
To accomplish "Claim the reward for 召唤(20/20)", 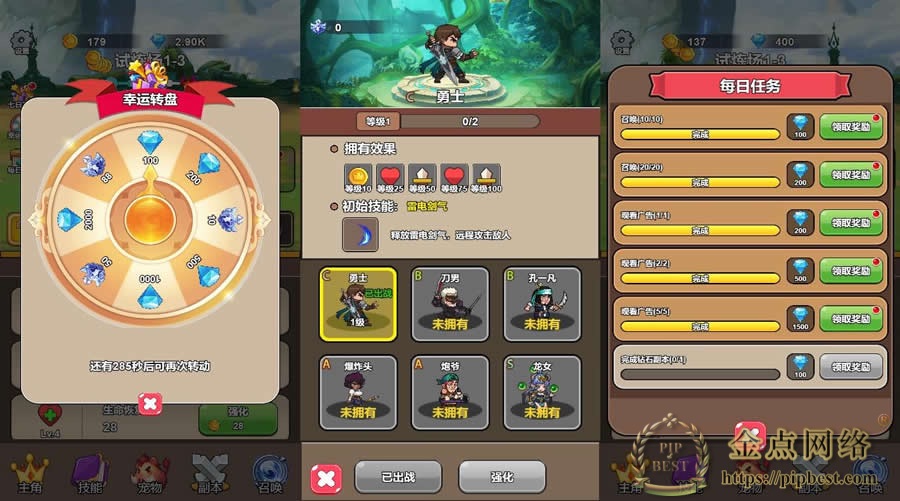I will coord(851,174).
